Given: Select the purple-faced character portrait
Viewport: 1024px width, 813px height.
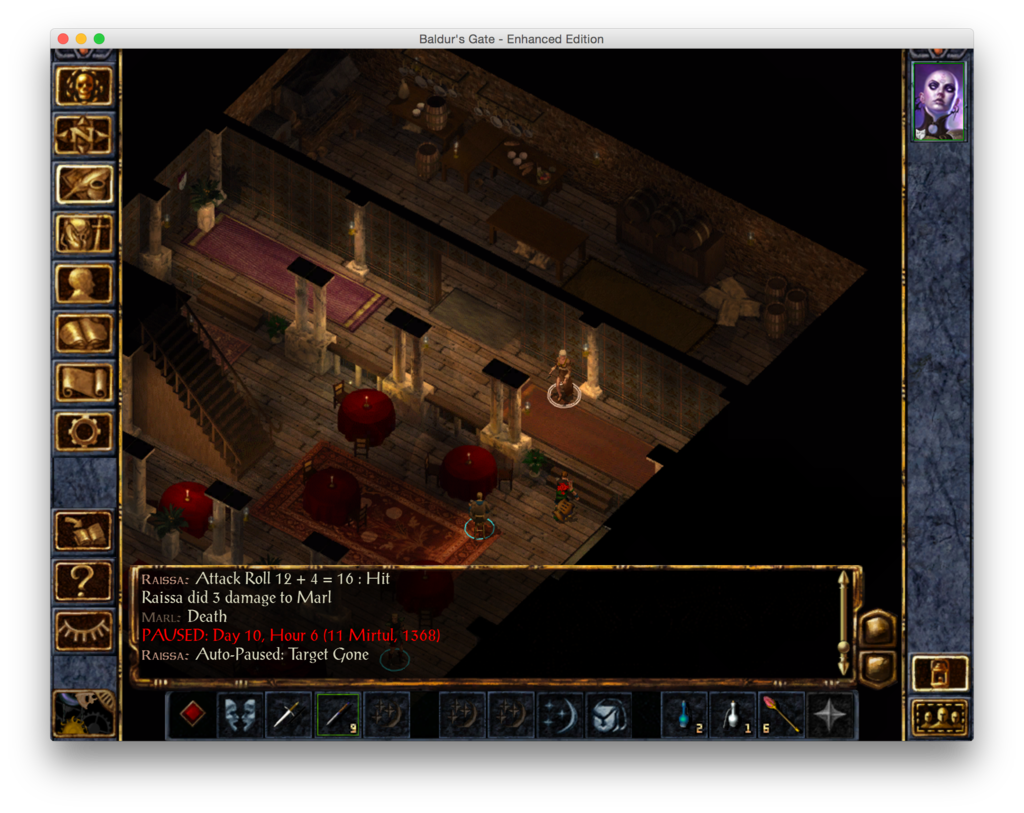Looking at the screenshot, I should [939, 101].
